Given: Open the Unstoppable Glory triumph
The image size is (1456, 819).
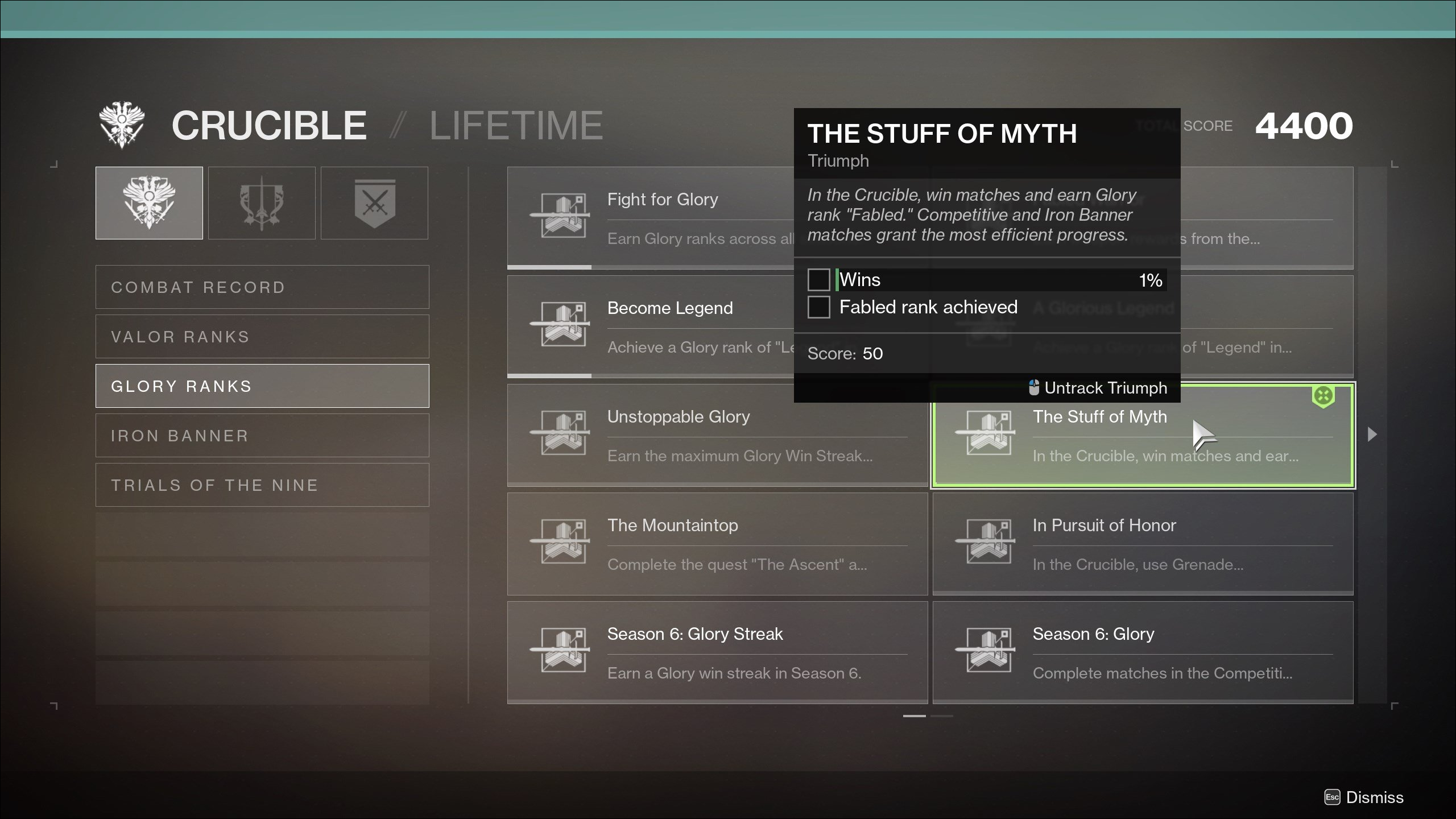Looking at the screenshot, I should pos(717,435).
